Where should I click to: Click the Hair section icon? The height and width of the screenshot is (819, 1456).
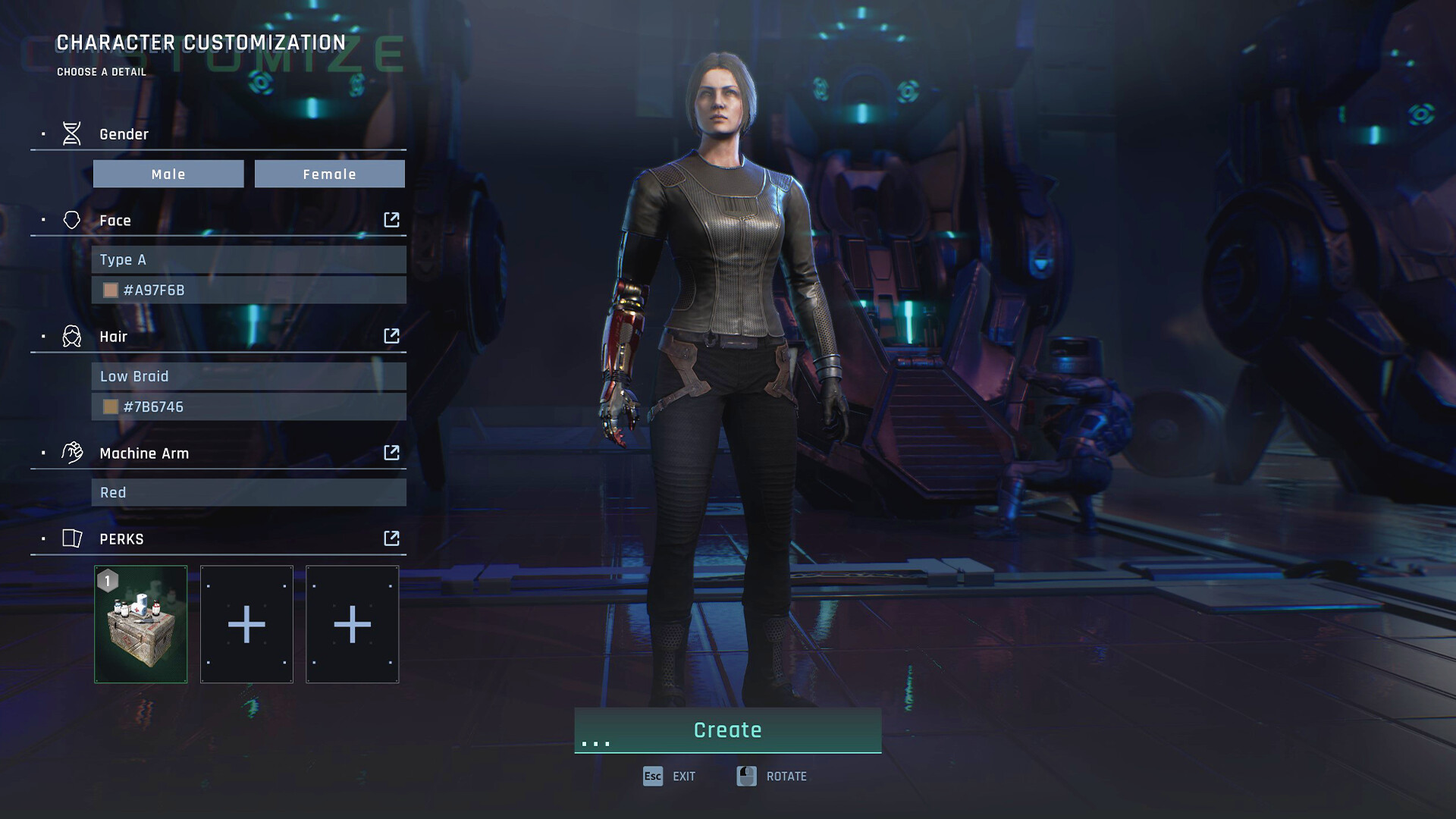click(x=72, y=336)
